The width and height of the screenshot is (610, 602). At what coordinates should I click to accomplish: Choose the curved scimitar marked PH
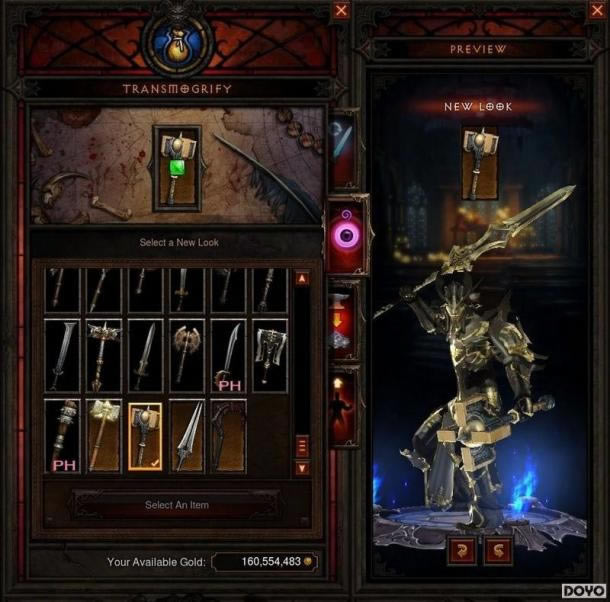click(x=228, y=355)
